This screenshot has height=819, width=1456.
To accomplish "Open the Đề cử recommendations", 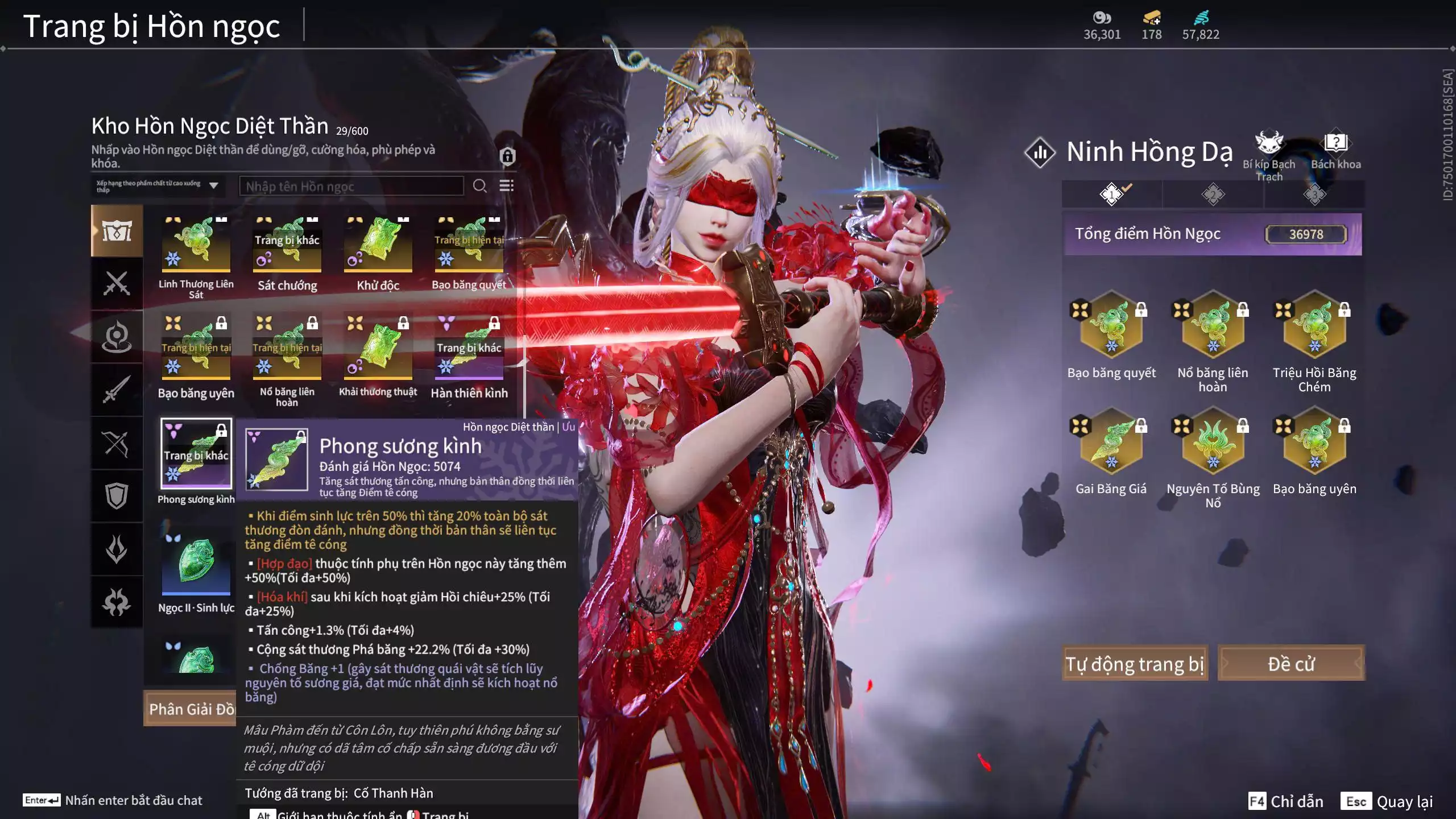I will (1290, 664).
